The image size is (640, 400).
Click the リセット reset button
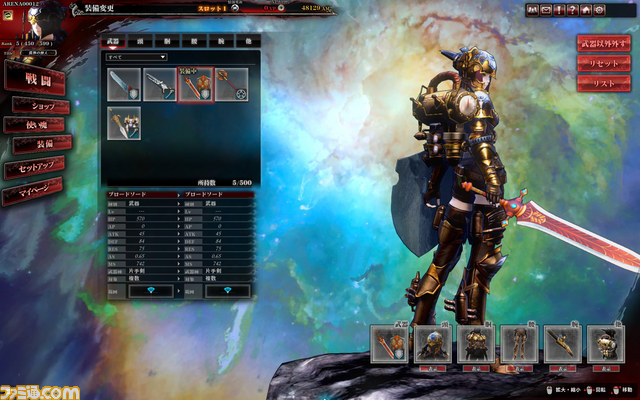tap(603, 64)
